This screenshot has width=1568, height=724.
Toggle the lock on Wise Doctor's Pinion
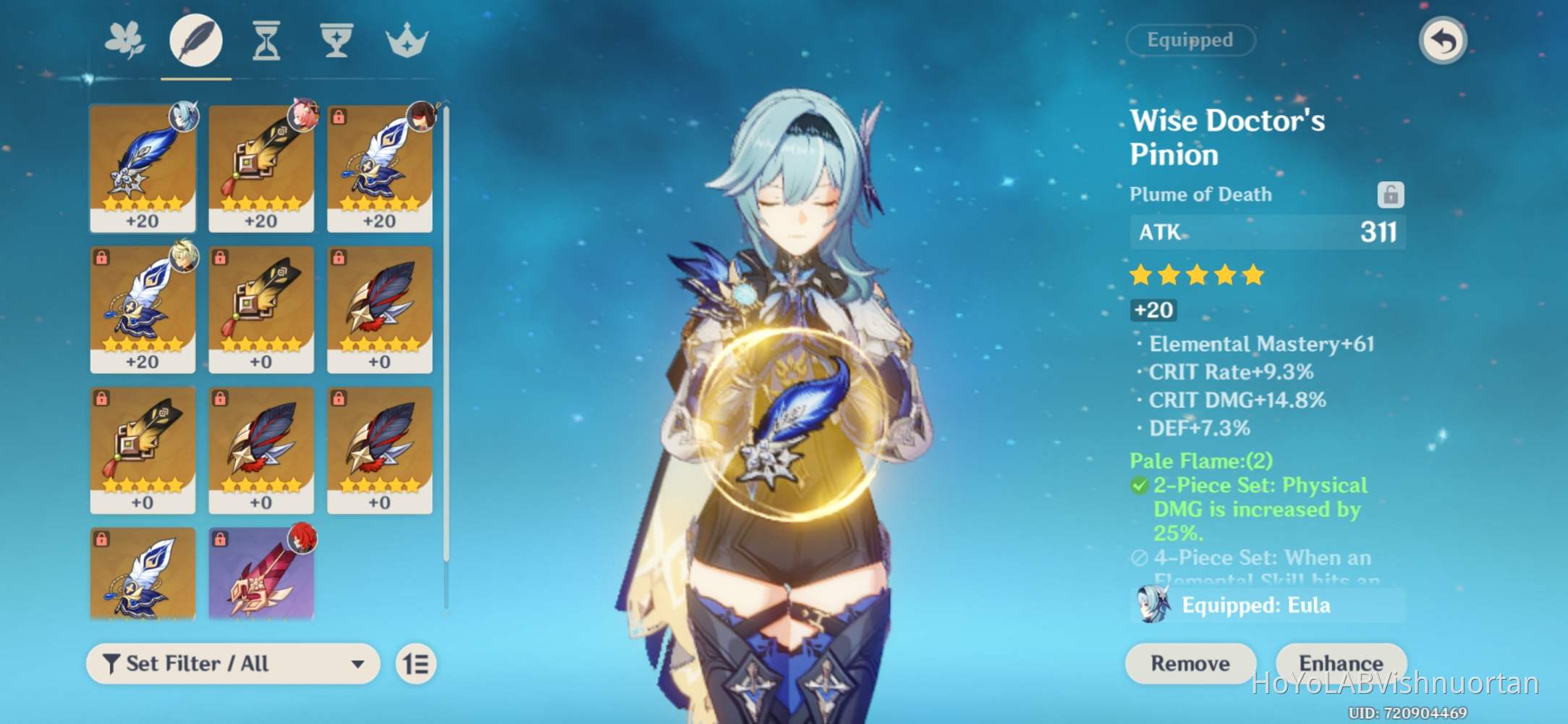point(1391,193)
